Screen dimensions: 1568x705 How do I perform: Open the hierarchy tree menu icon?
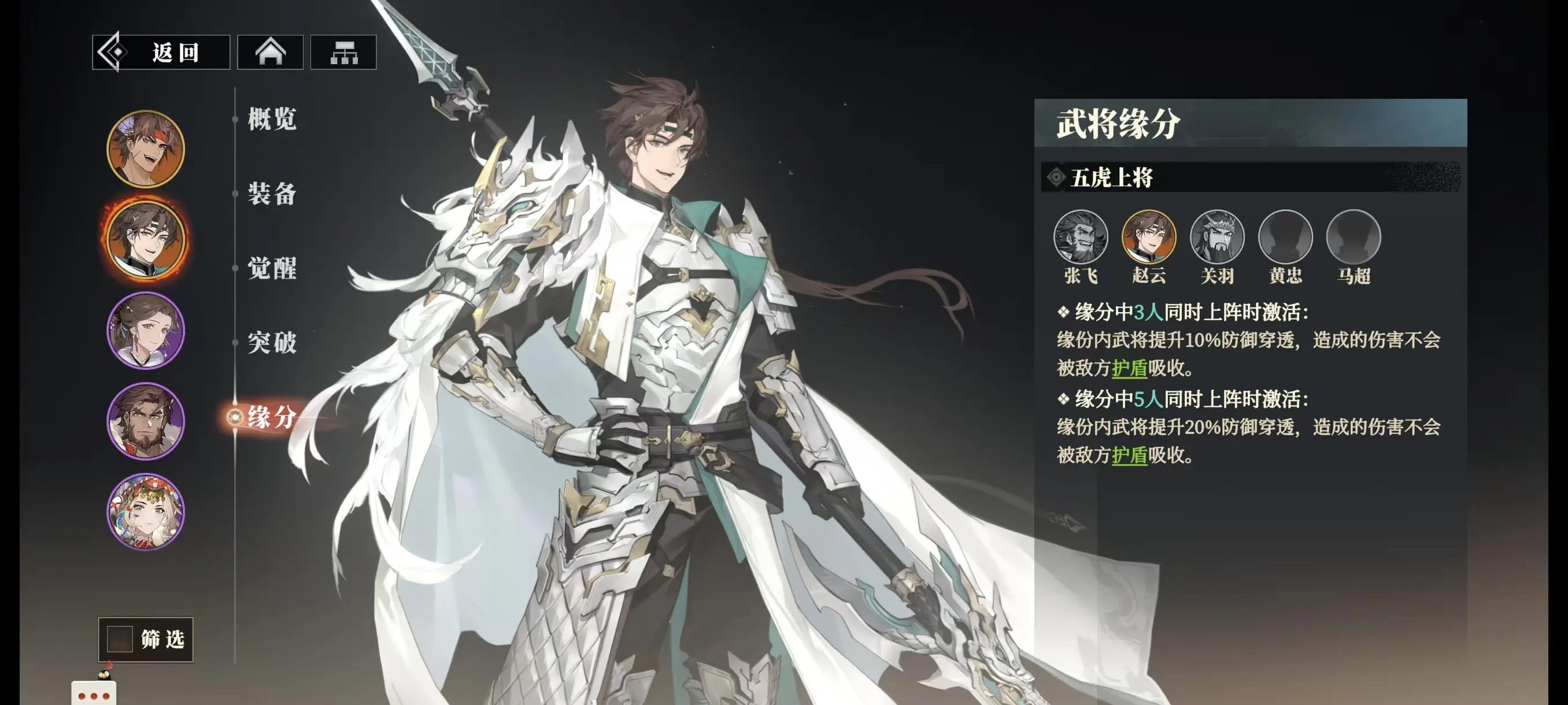343,53
